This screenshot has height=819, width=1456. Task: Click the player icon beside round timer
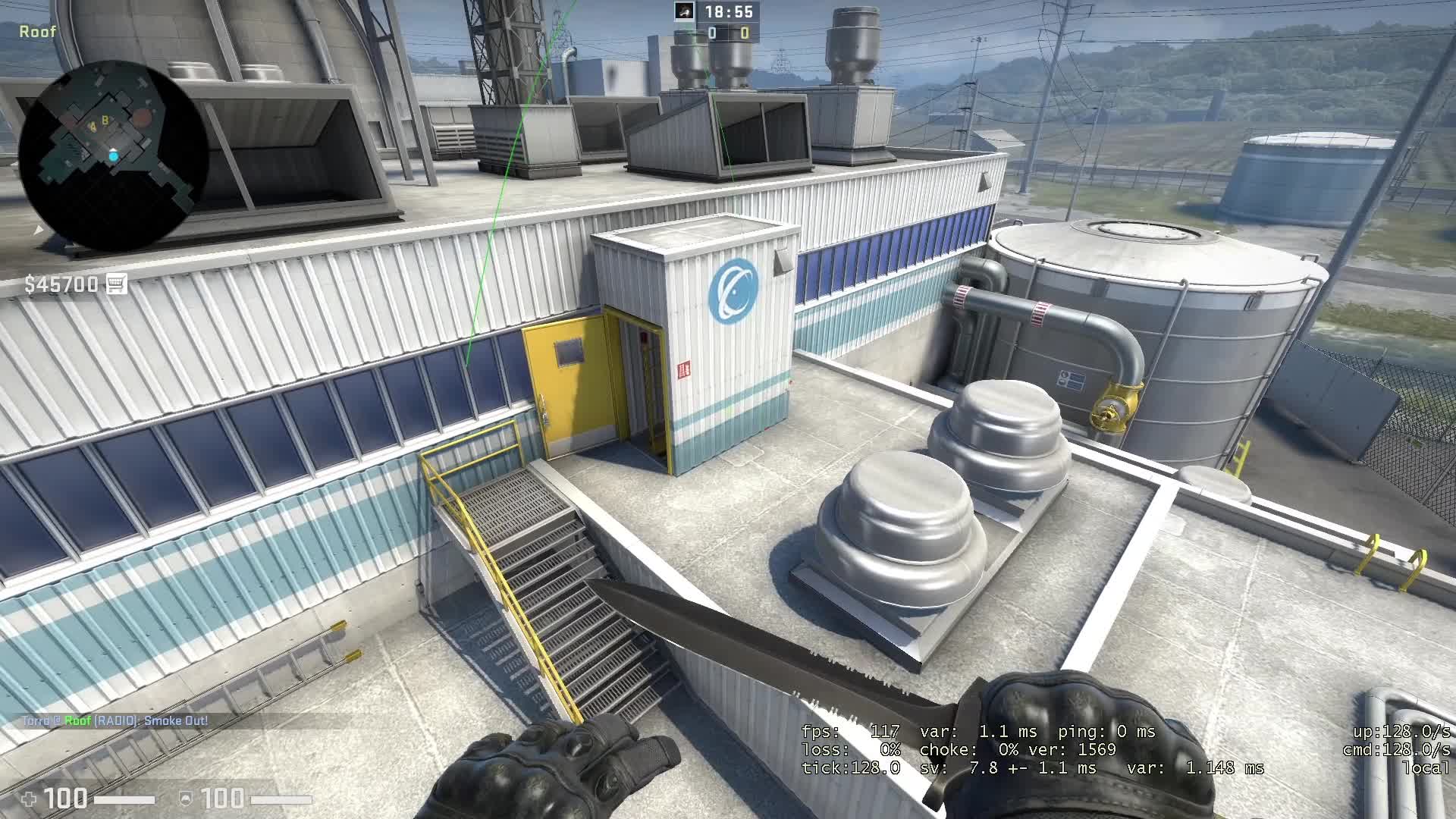[685, 11]
